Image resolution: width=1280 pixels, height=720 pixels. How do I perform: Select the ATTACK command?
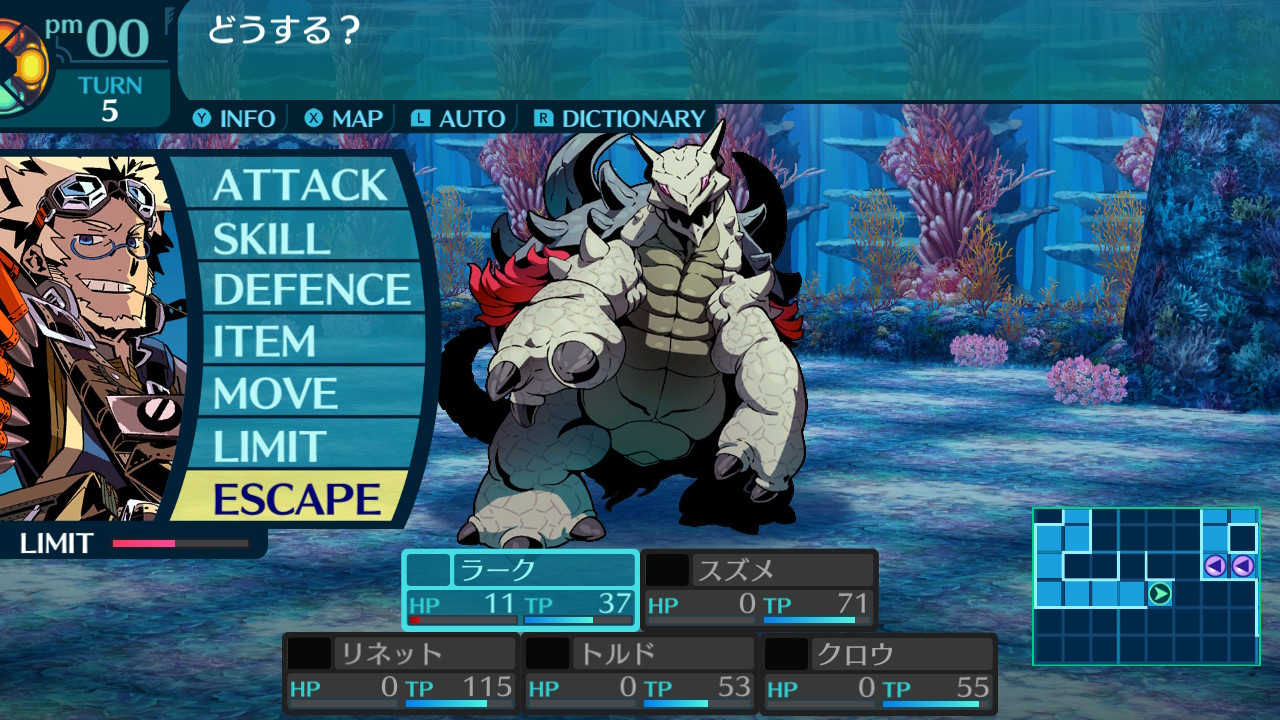[299, 185]
